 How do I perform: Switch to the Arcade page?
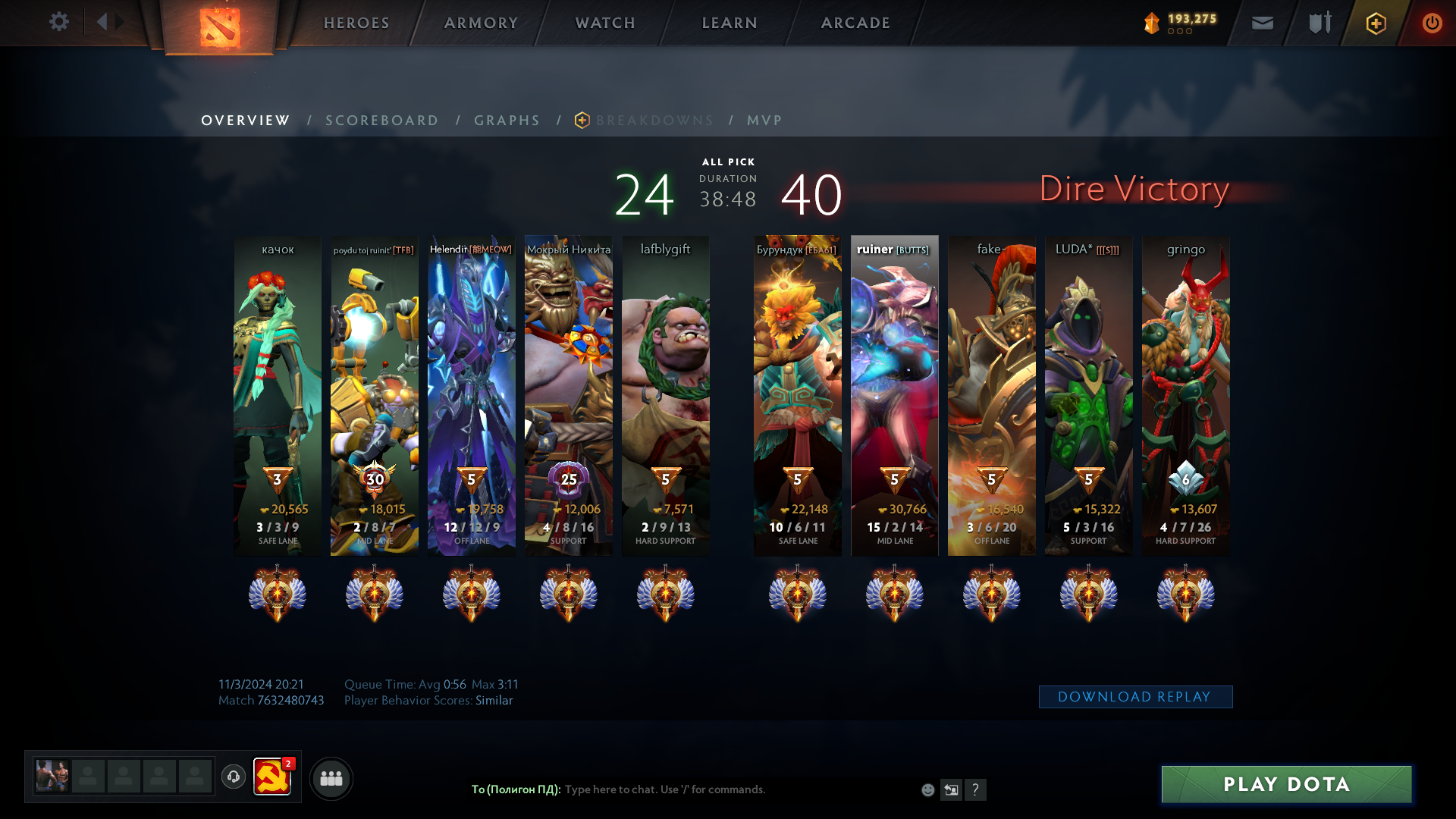pyautogui.click(x=855, y=23)
